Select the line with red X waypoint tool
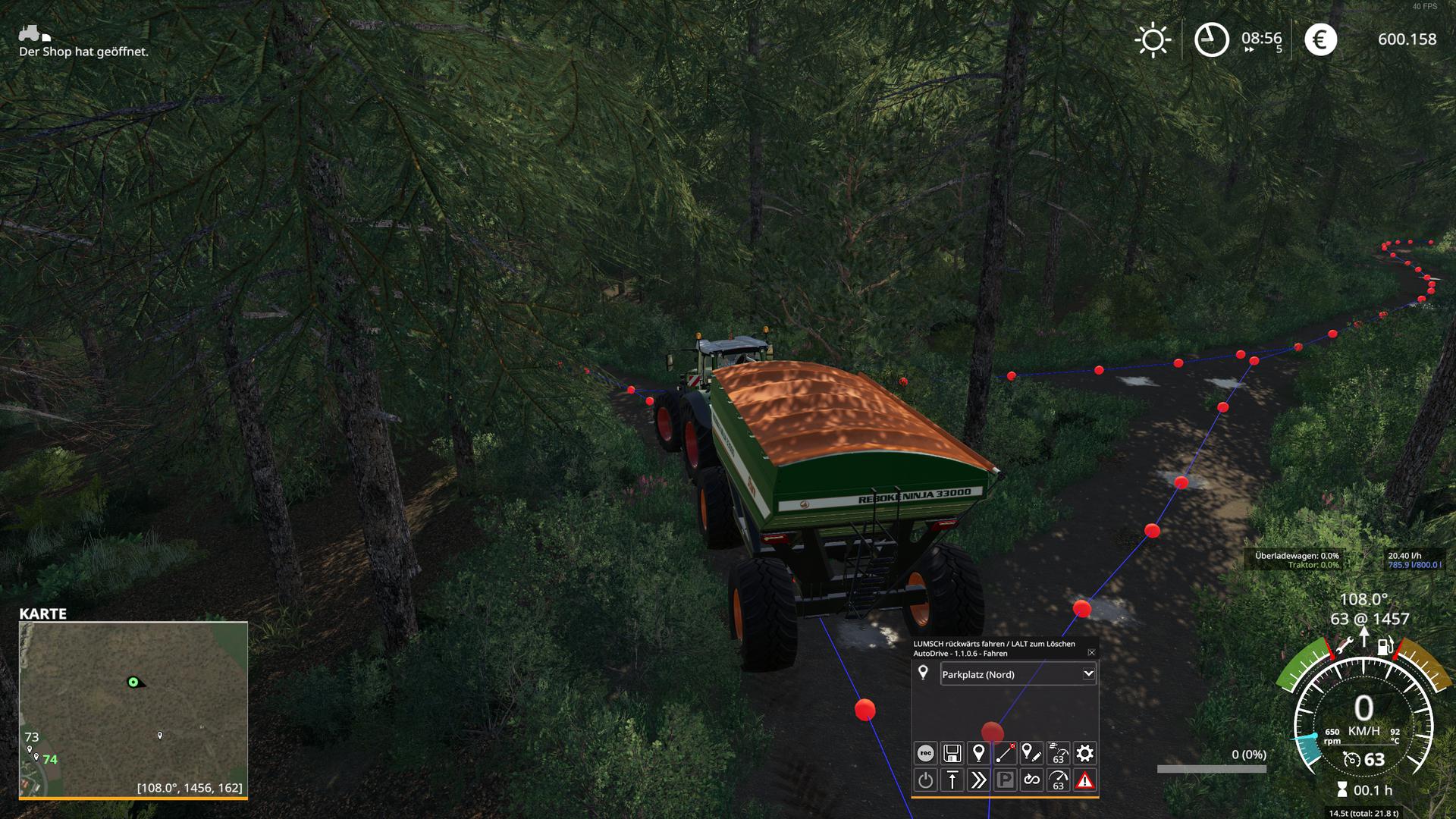Screen dimensions: 1456x819 (x=1005, y=753)
